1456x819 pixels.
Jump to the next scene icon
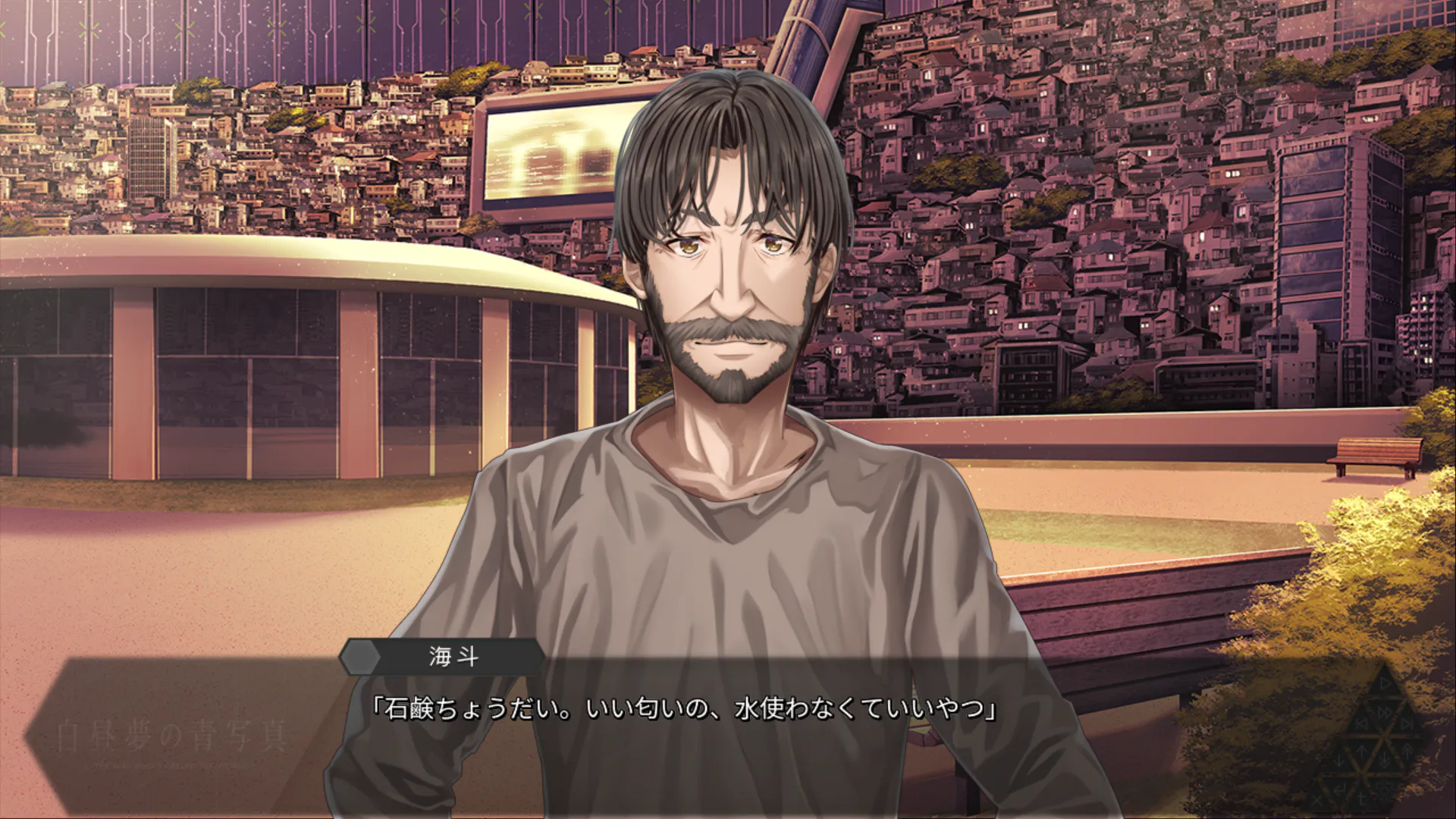pos(1407,724)
